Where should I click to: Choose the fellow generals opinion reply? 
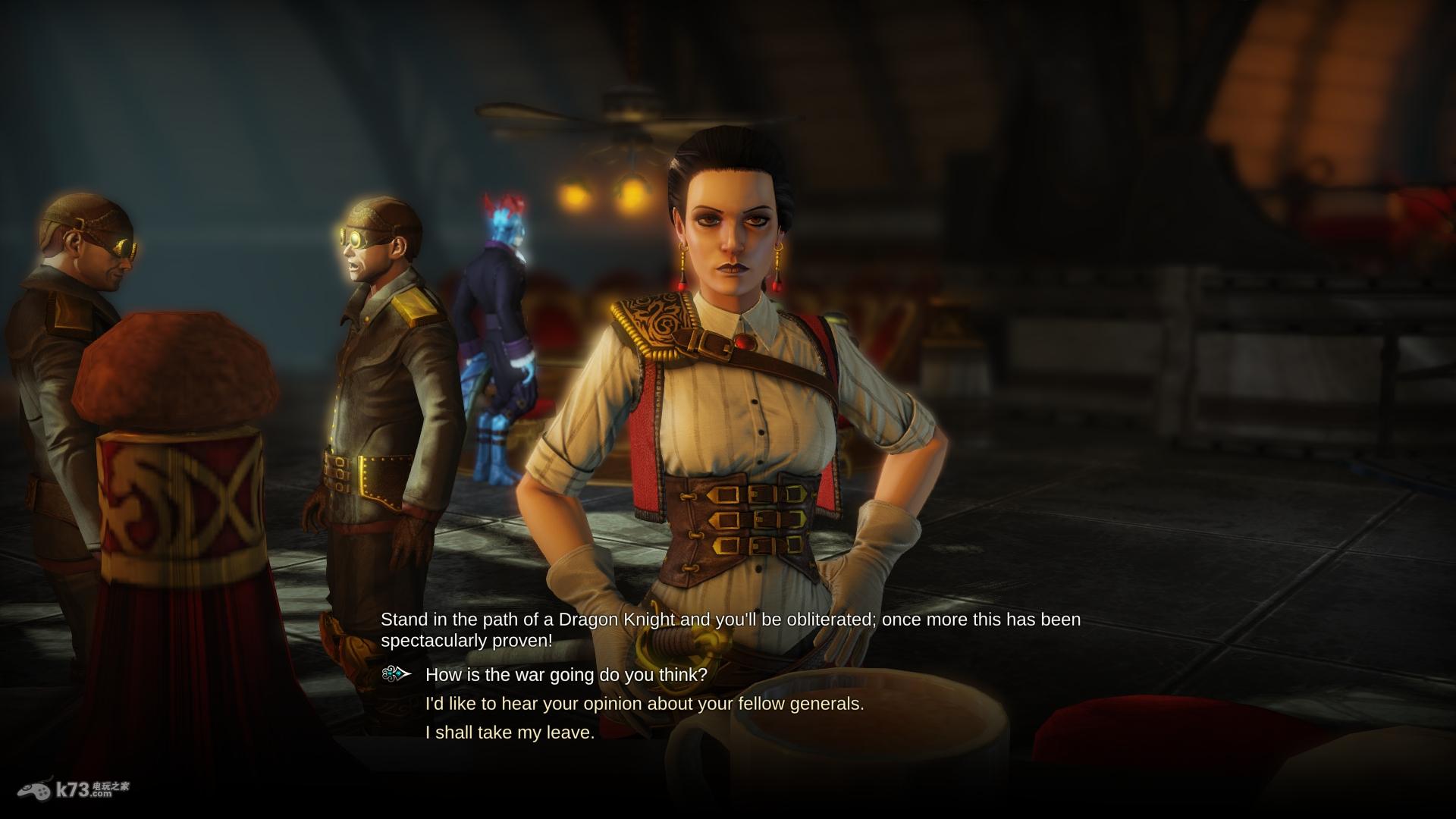[x=645, y=704]
